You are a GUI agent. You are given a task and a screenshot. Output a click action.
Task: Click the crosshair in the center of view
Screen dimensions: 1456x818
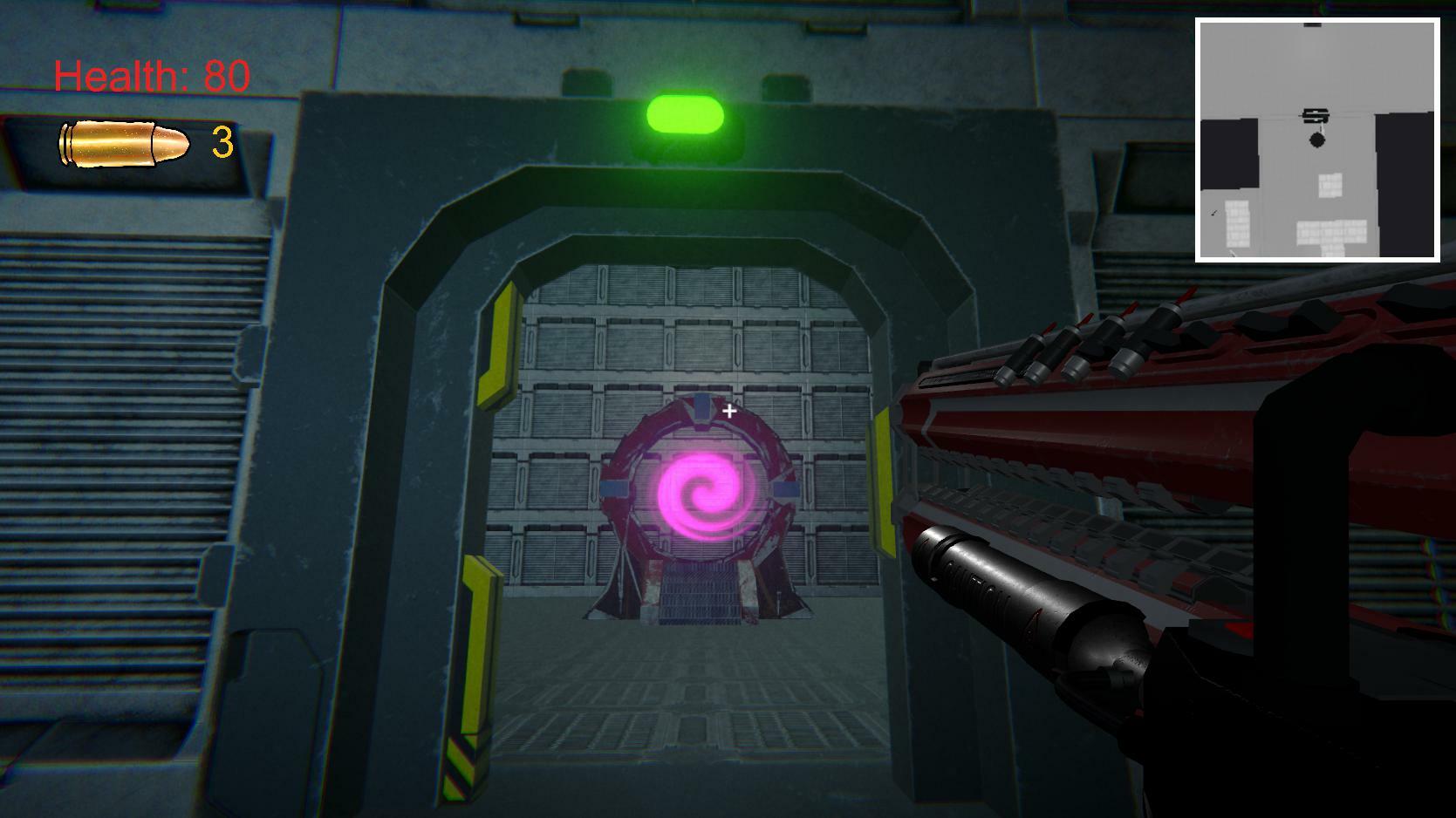coord(729,410)
